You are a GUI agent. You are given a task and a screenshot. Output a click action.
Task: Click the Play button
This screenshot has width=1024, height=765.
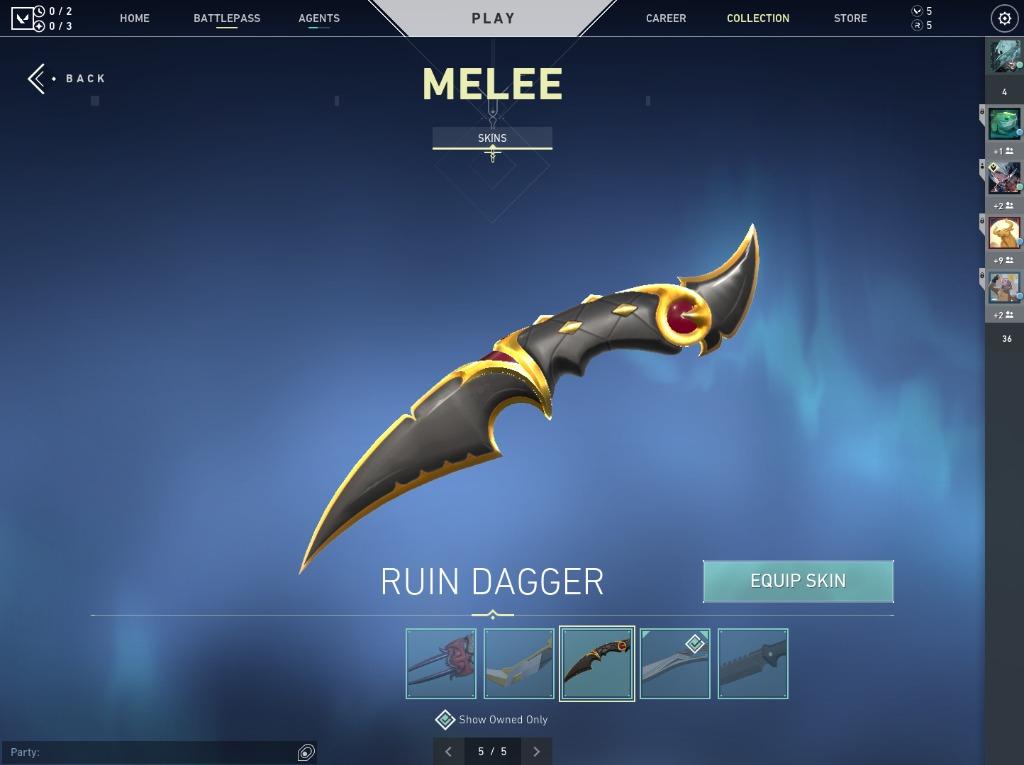tap(493, 18)
